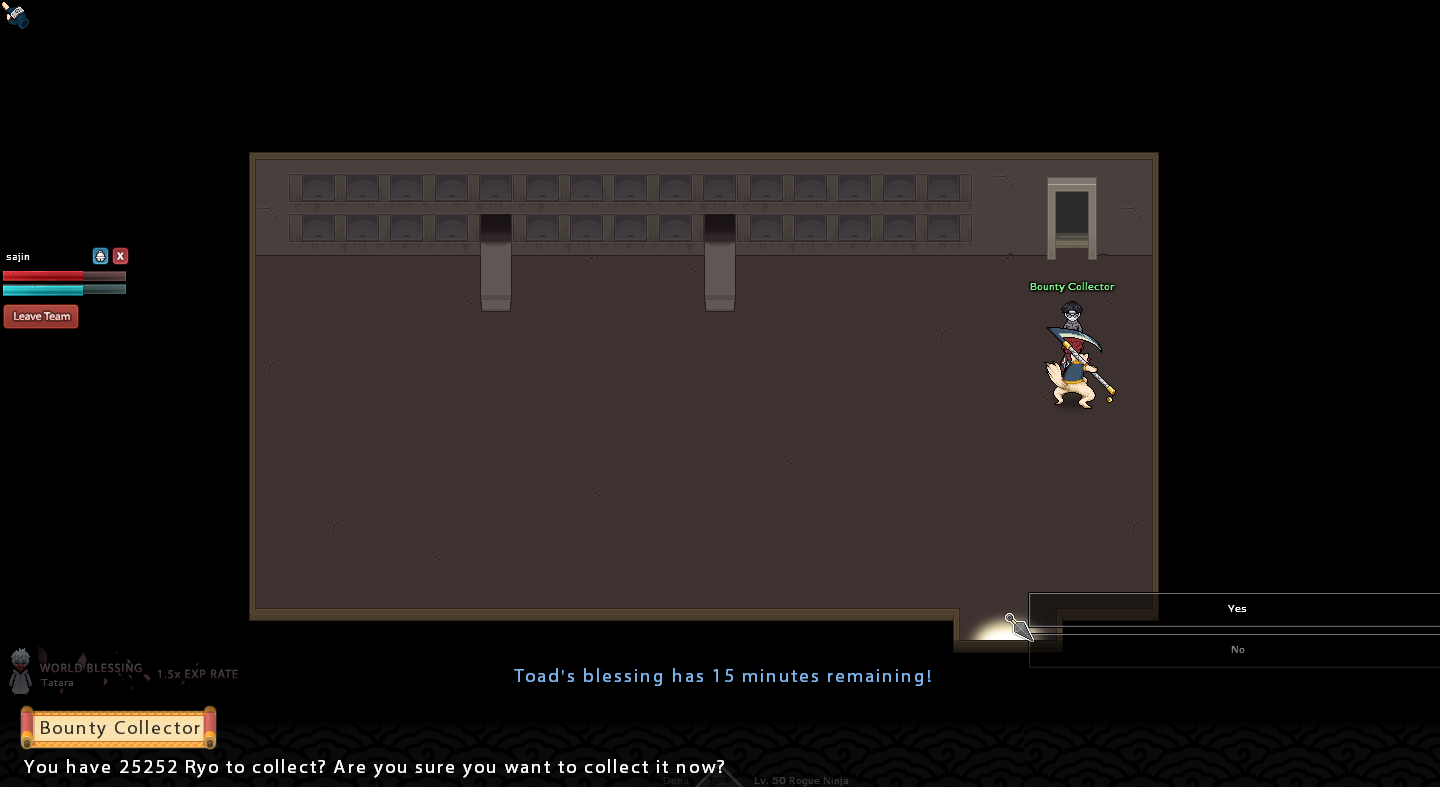This screenshot has height=787, width=1440.
Task: Leave Team using the red button
Action: point(41,317)
